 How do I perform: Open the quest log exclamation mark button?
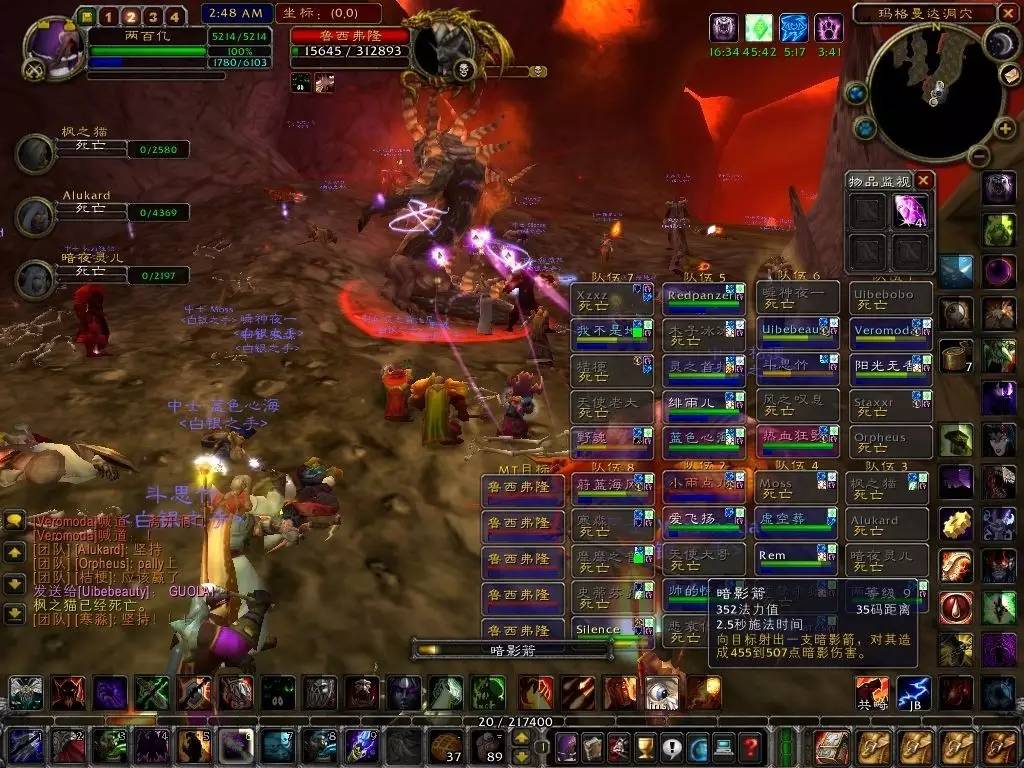pos(671,747)
